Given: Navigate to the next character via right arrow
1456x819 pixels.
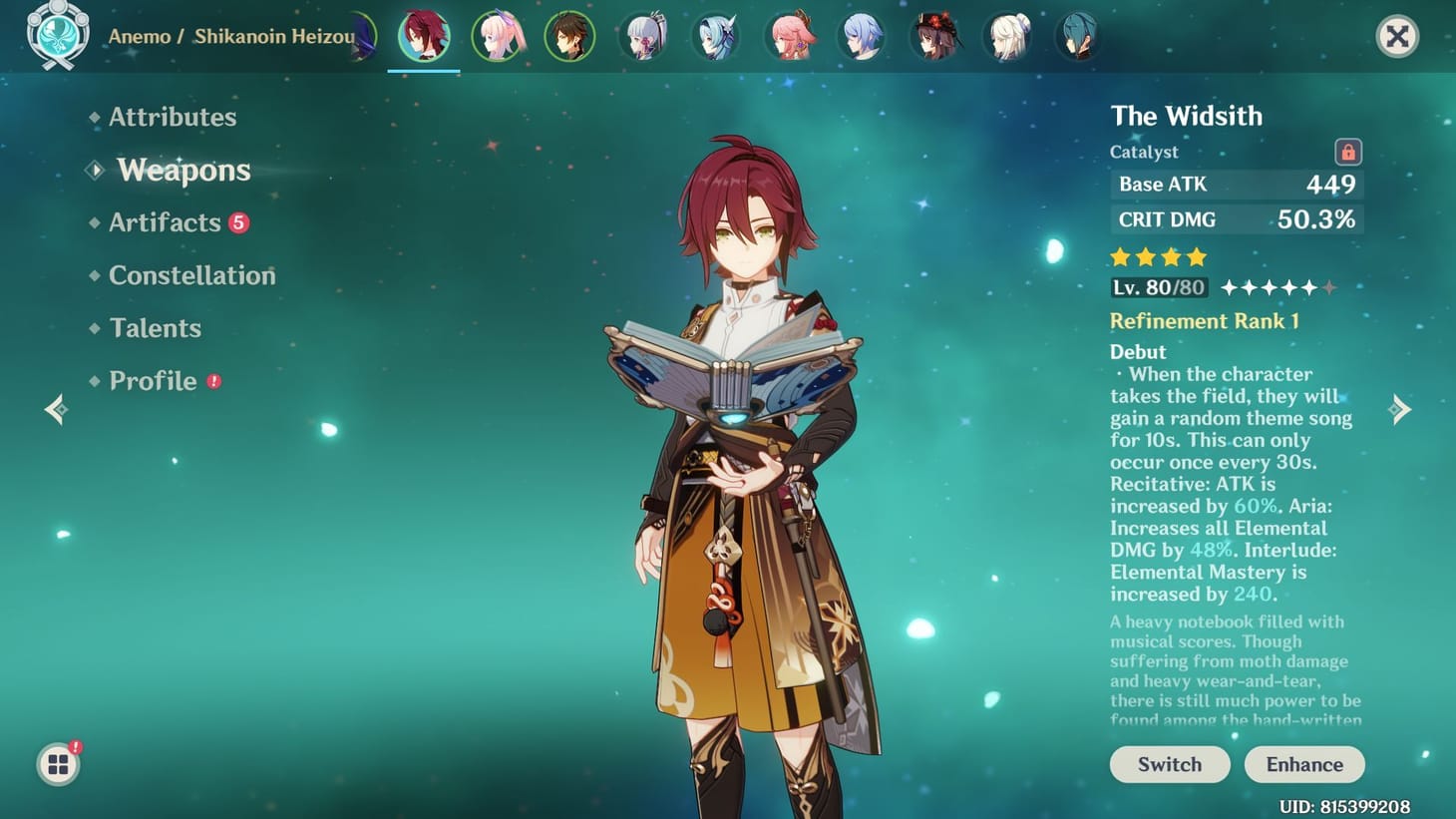Looking at the screenshot, I should point(1401,409).
